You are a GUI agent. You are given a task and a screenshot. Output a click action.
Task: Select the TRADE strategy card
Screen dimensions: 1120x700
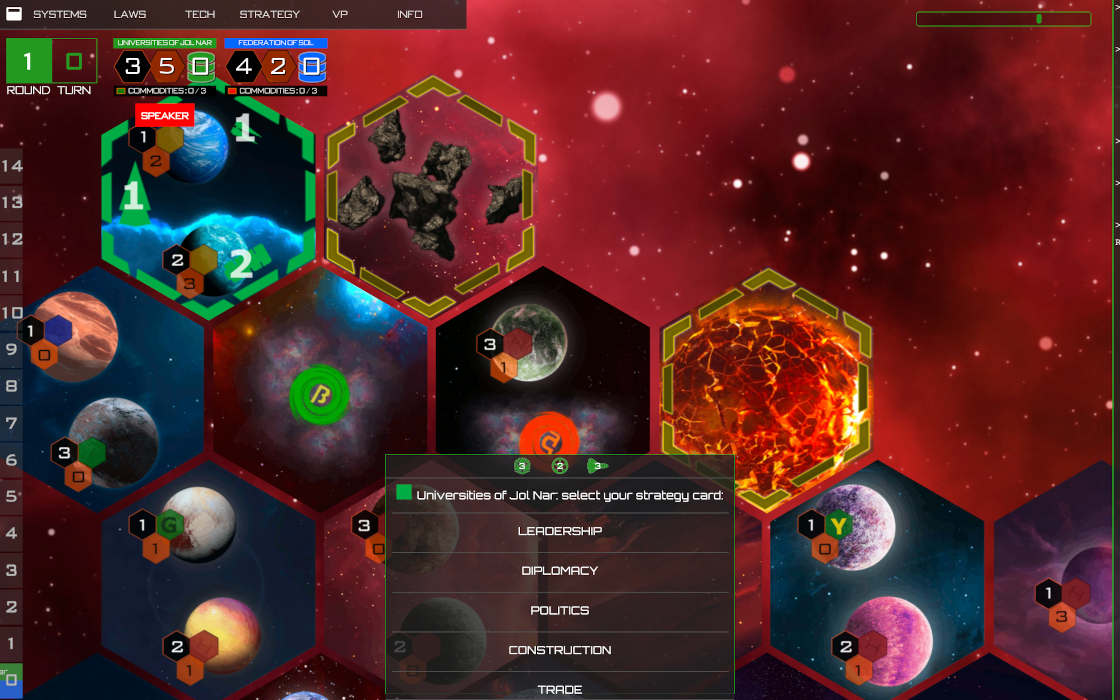(560, 689)
